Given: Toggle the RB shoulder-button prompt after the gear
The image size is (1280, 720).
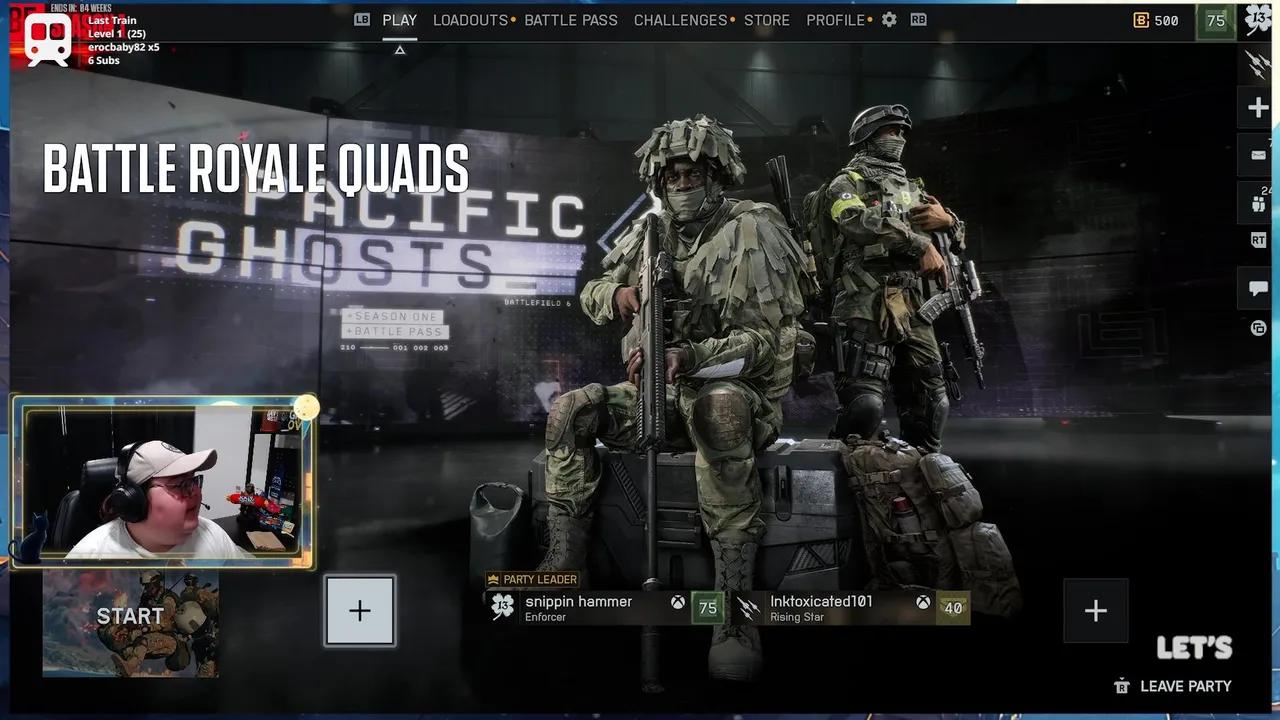Looking at the screenshot, I should [917, 19].
